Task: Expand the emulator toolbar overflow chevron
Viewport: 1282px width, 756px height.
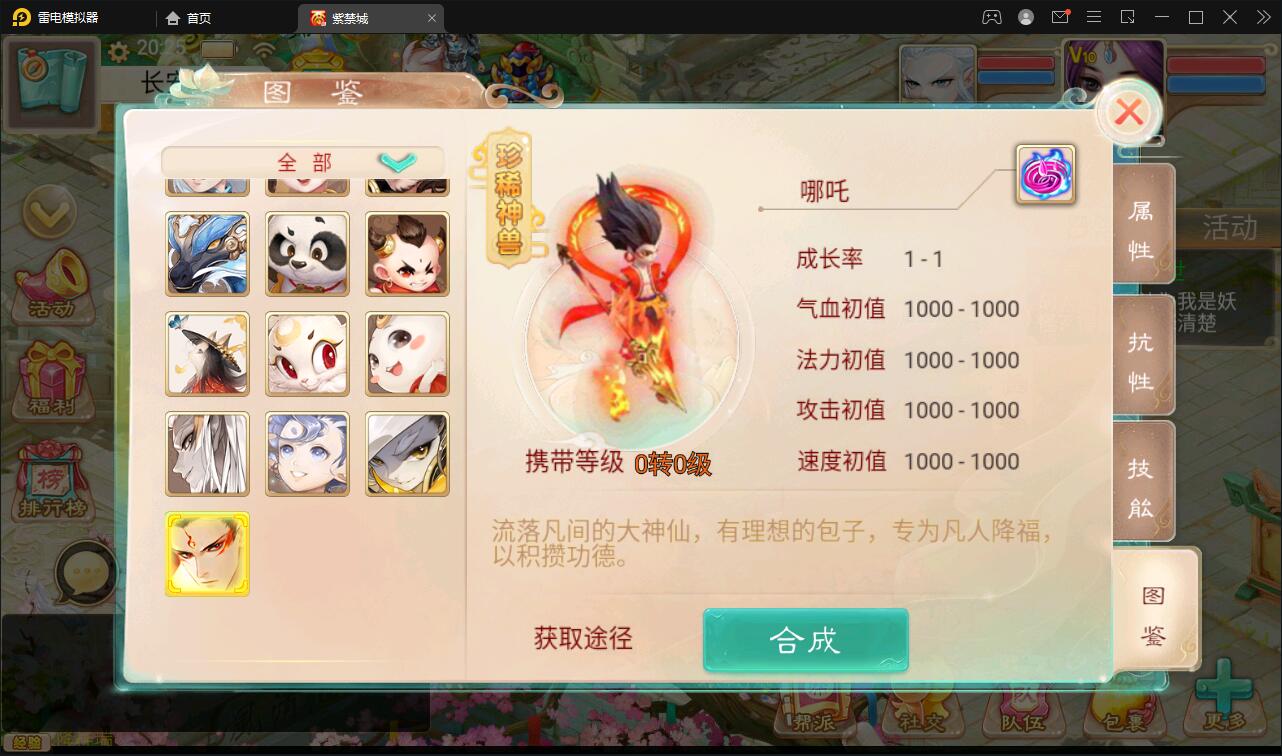Action: click(1262, 17)
